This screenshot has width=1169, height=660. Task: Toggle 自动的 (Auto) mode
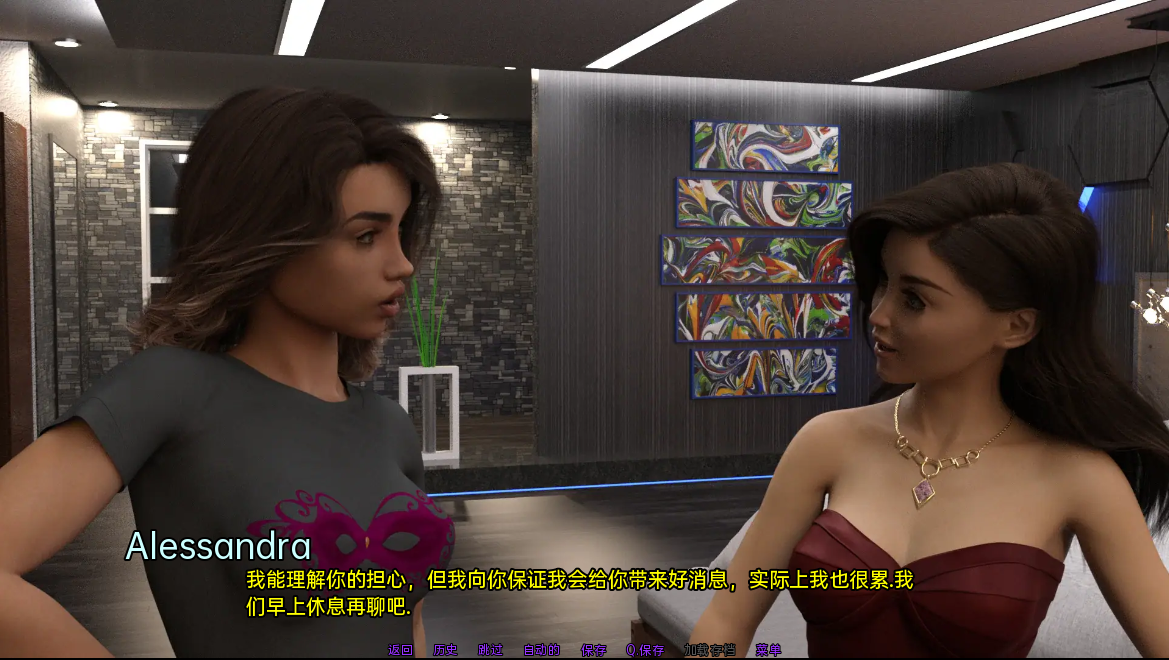point(541,650)
